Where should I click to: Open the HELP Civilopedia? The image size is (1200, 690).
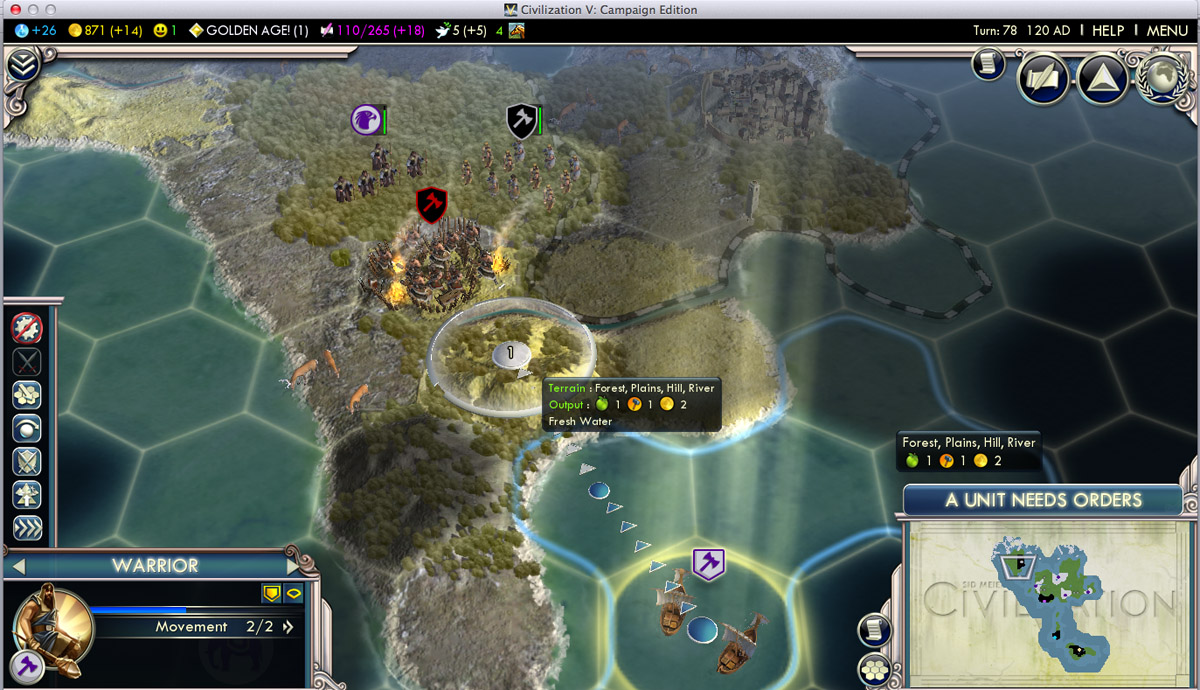point(1108,30)
